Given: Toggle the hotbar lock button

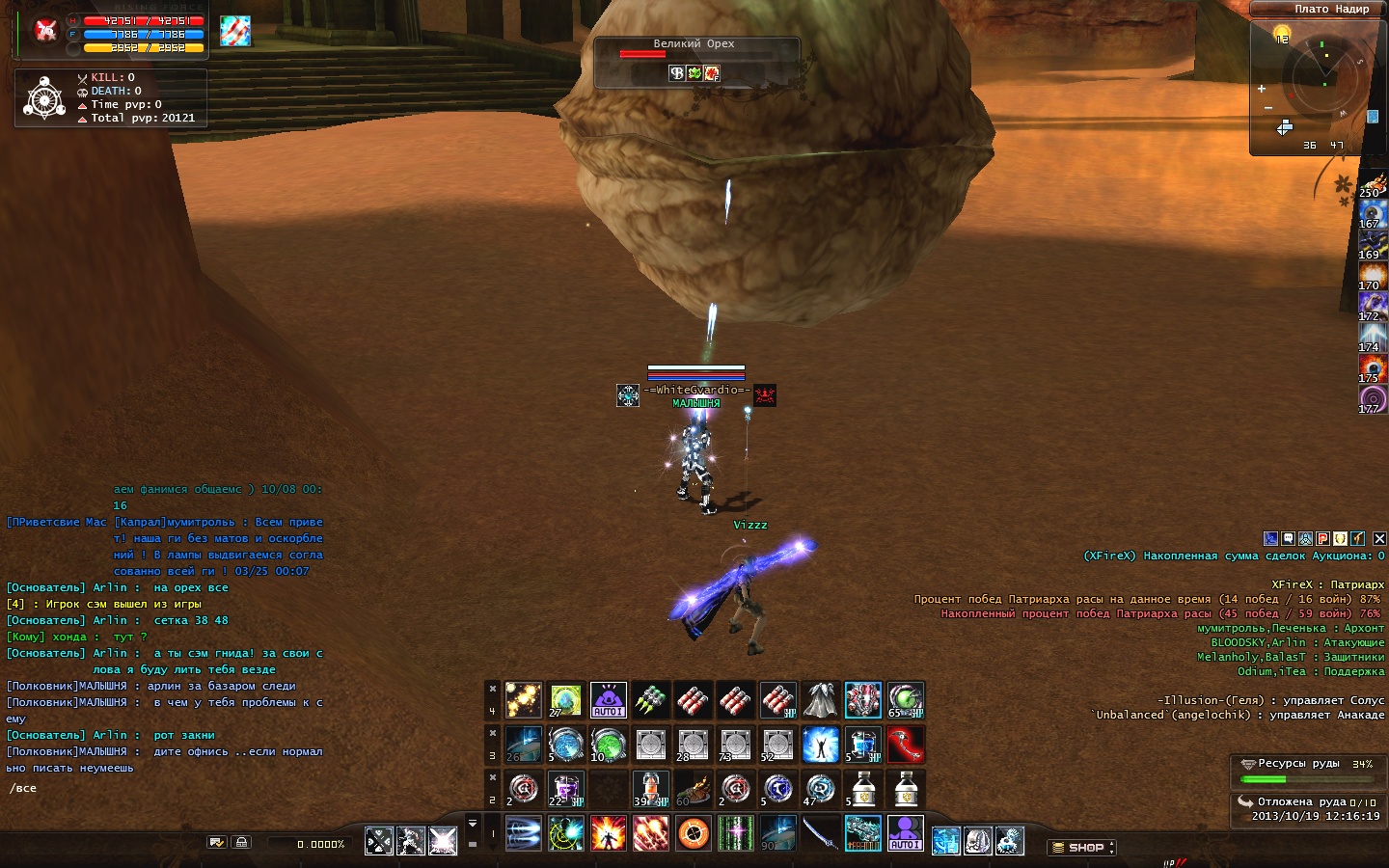Looking at the screenshot, I should [x=241, y=842].
